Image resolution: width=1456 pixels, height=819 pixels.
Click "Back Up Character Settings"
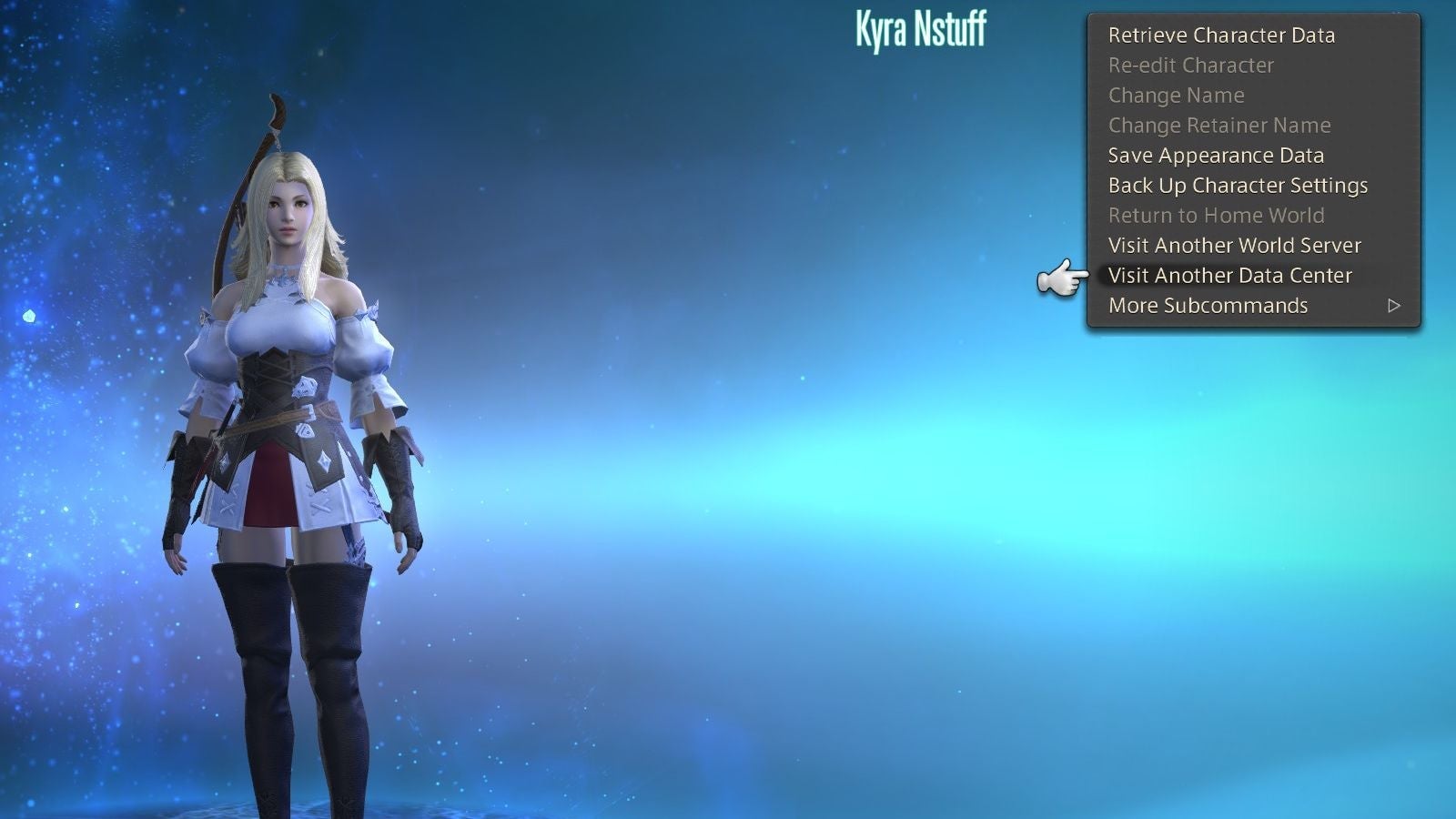pos(1238,185)
